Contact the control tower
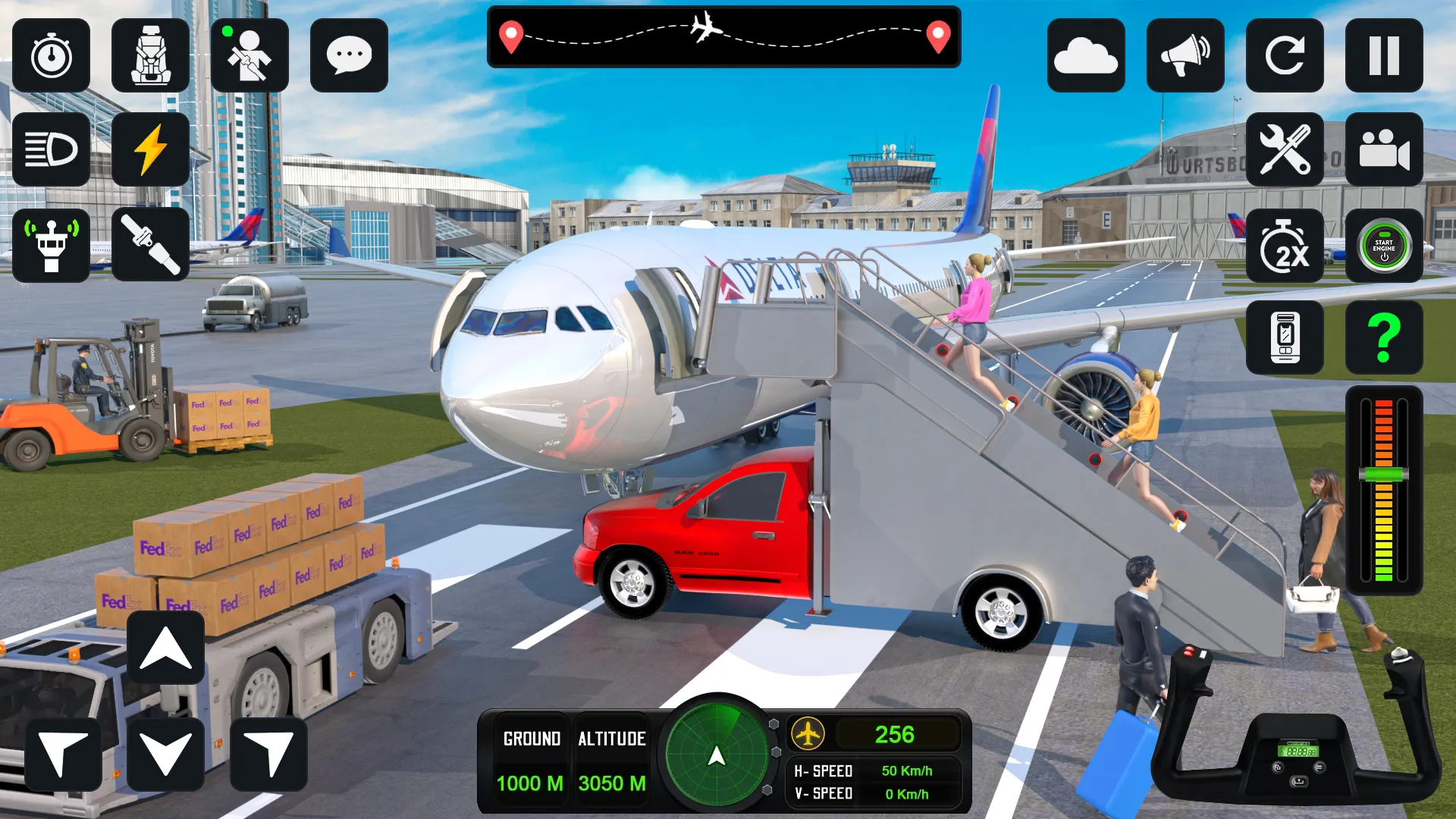The width and height of the screenshot is (1456, 819). click(52, 246)
